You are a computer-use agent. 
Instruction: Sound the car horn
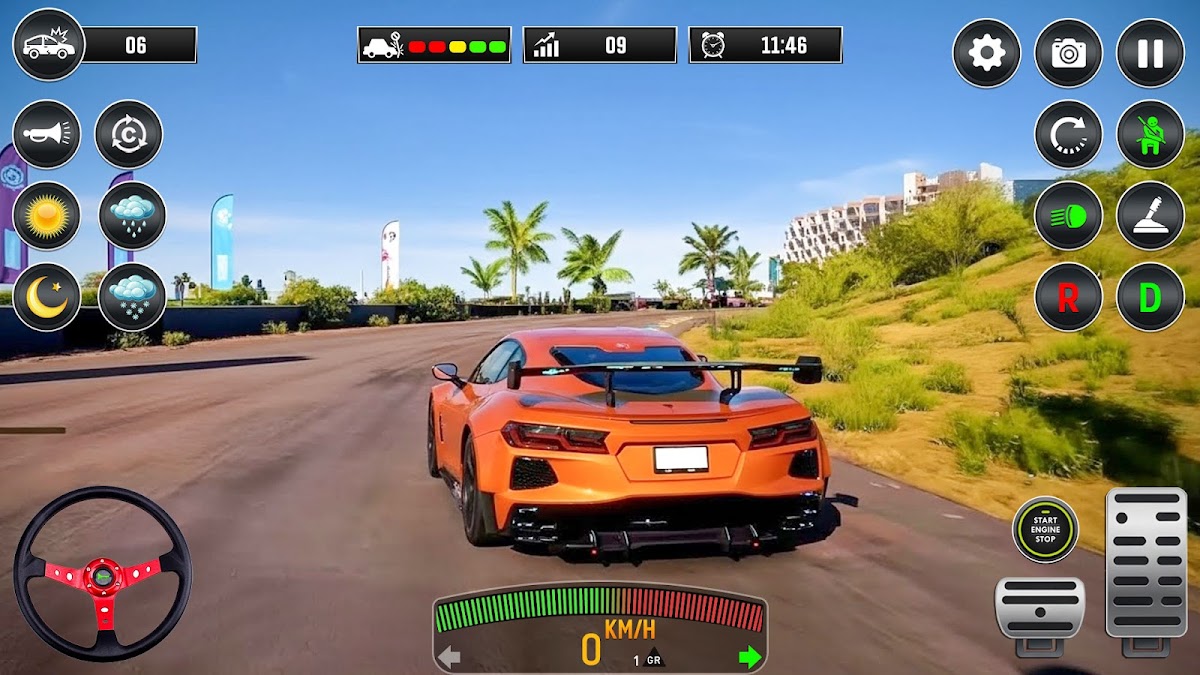(47, 134)
